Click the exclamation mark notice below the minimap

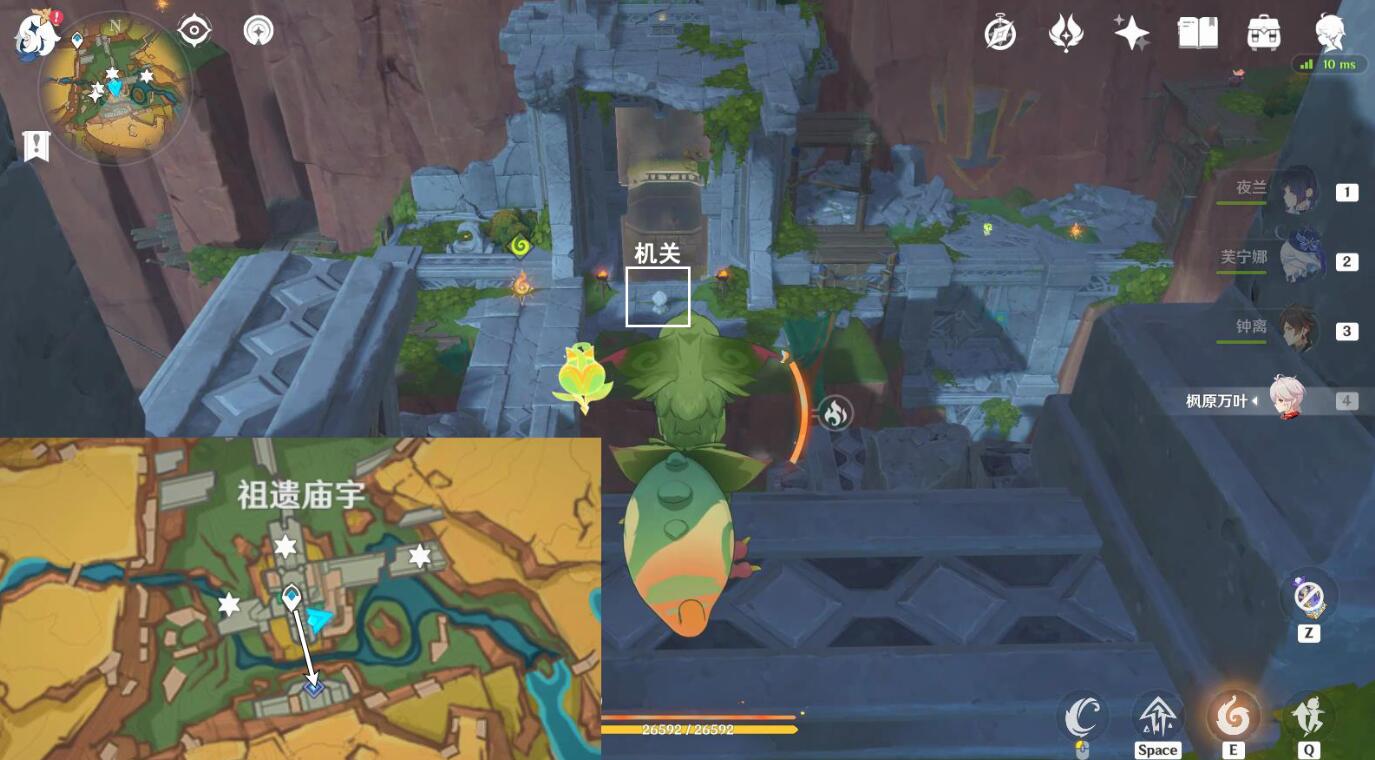tap(37, 148)
